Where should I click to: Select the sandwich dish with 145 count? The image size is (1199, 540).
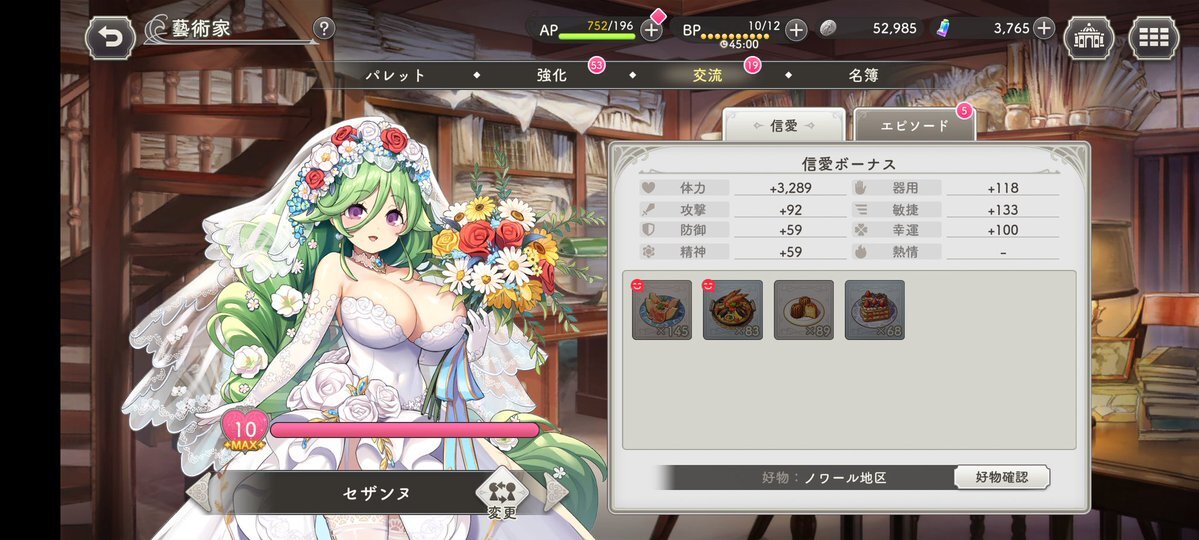662,310
